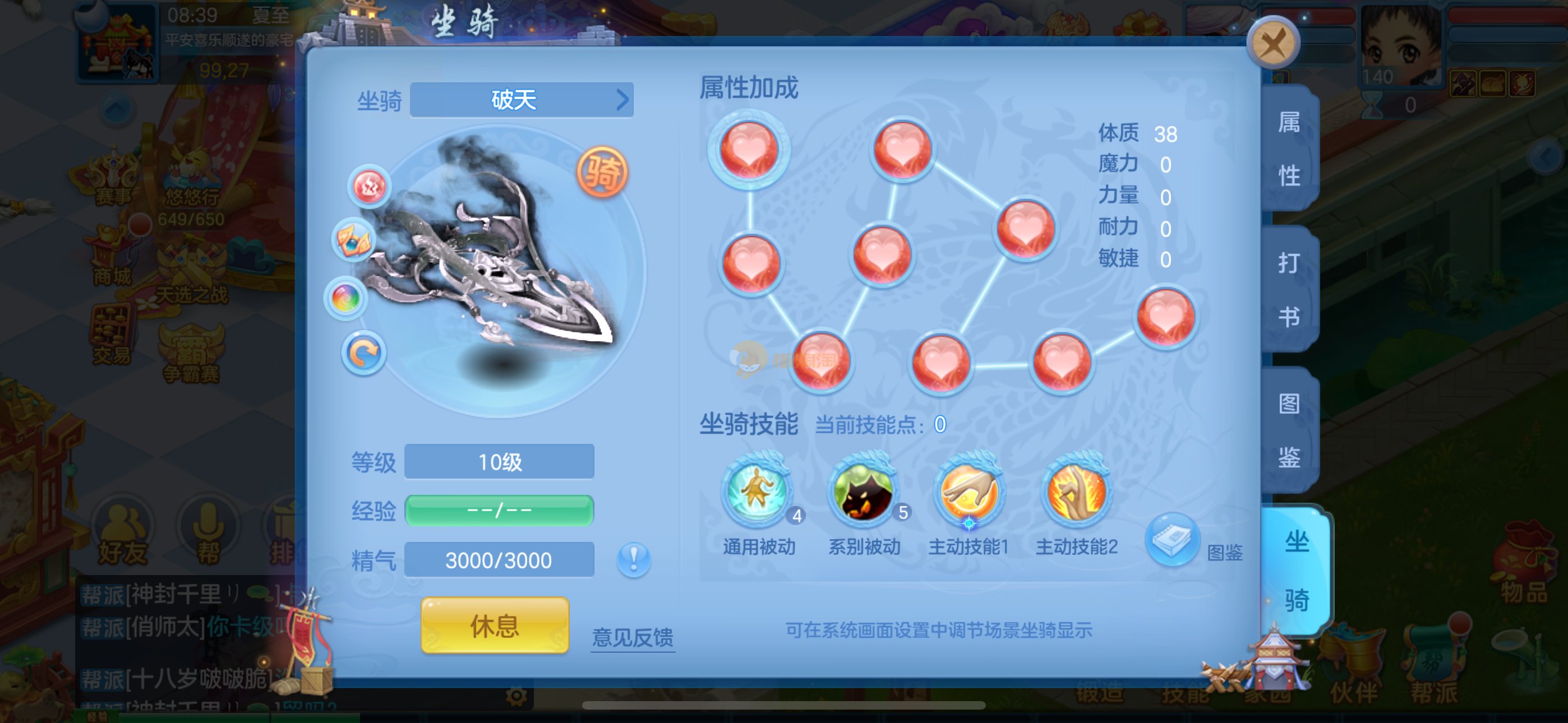Switch to the 打书 tab

[1289, 290]
